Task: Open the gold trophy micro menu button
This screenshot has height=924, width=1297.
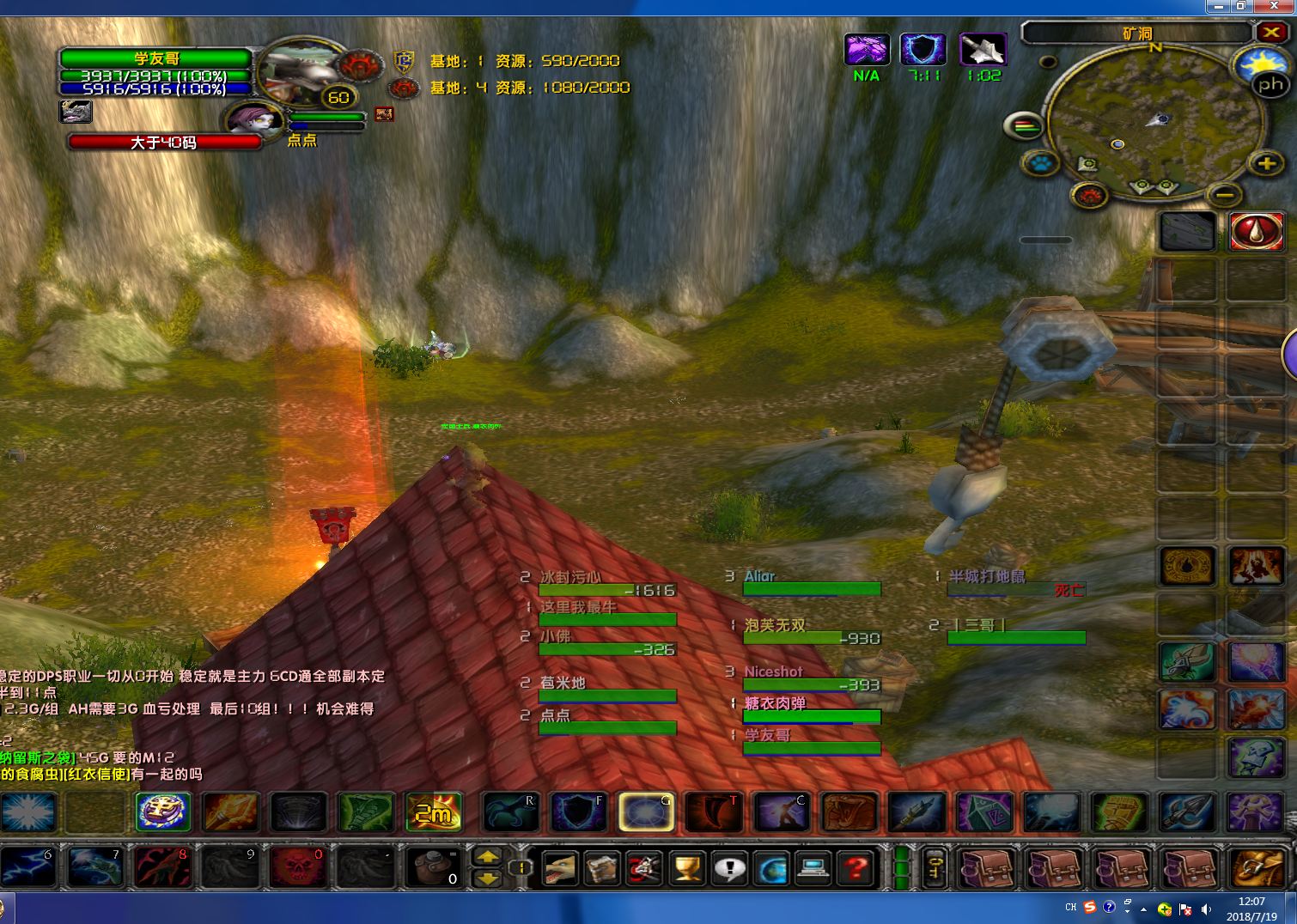Action: pos(687,868)
